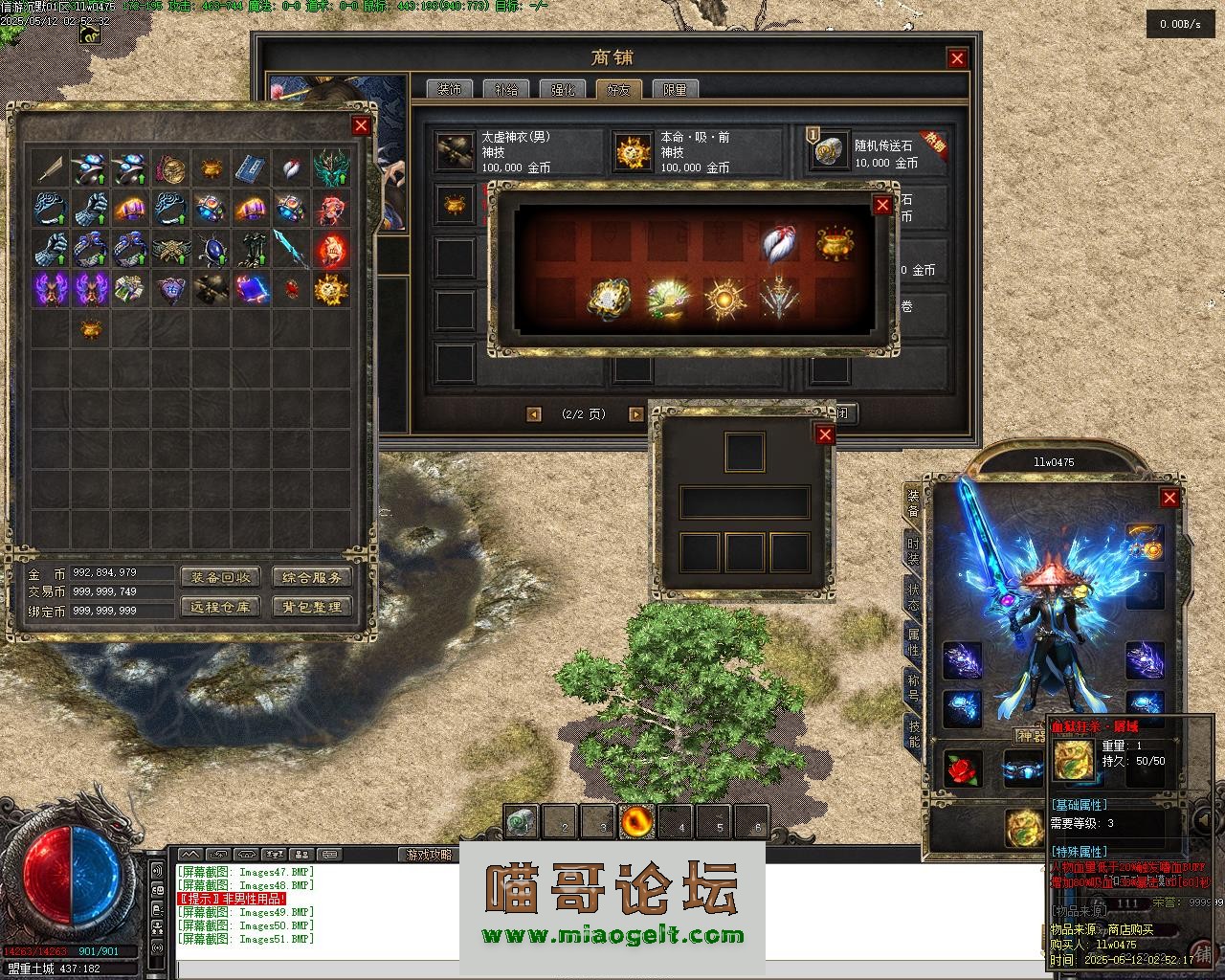This screenshot has height=980, width=1225.
Task: Select the red rose equipment slot
Action: tap(963, 768)
